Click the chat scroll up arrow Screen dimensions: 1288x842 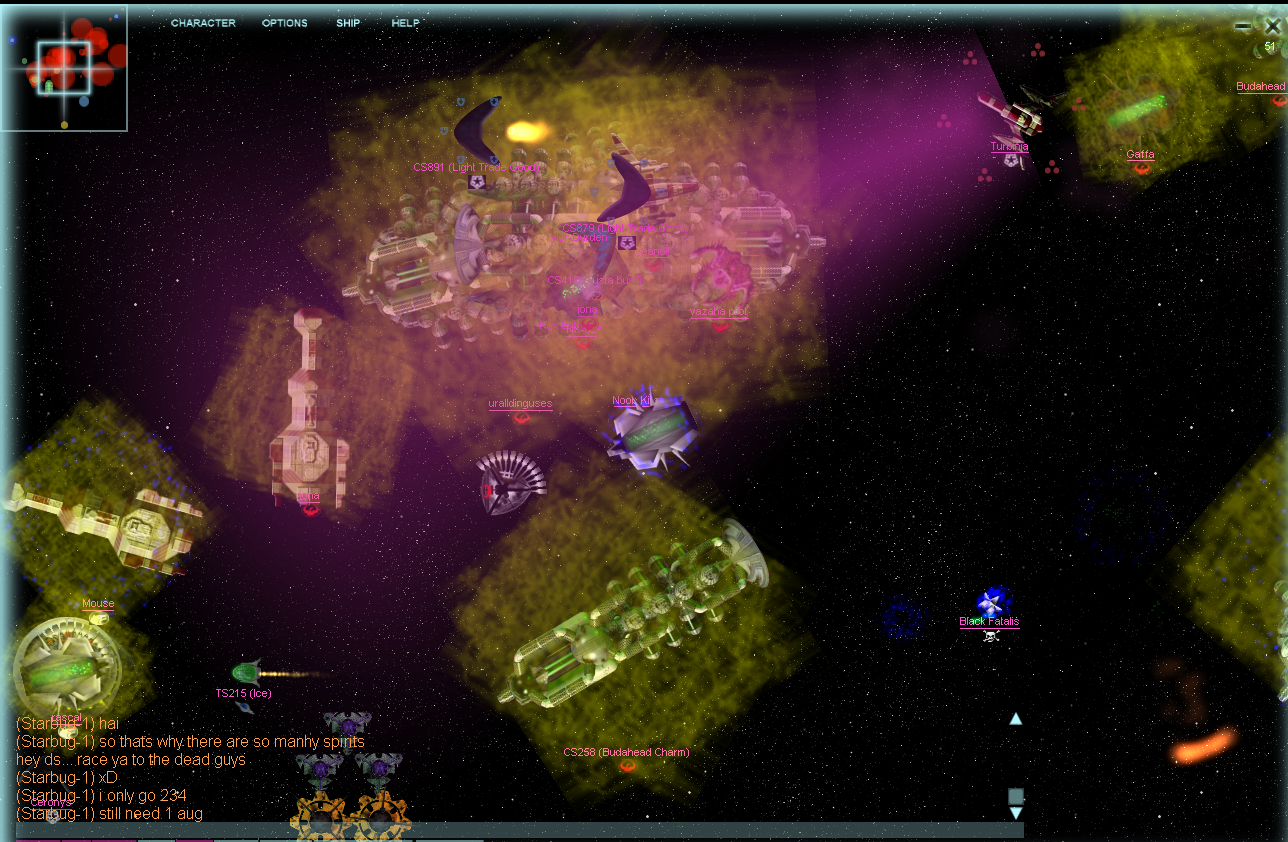(x=1016, y=718)
